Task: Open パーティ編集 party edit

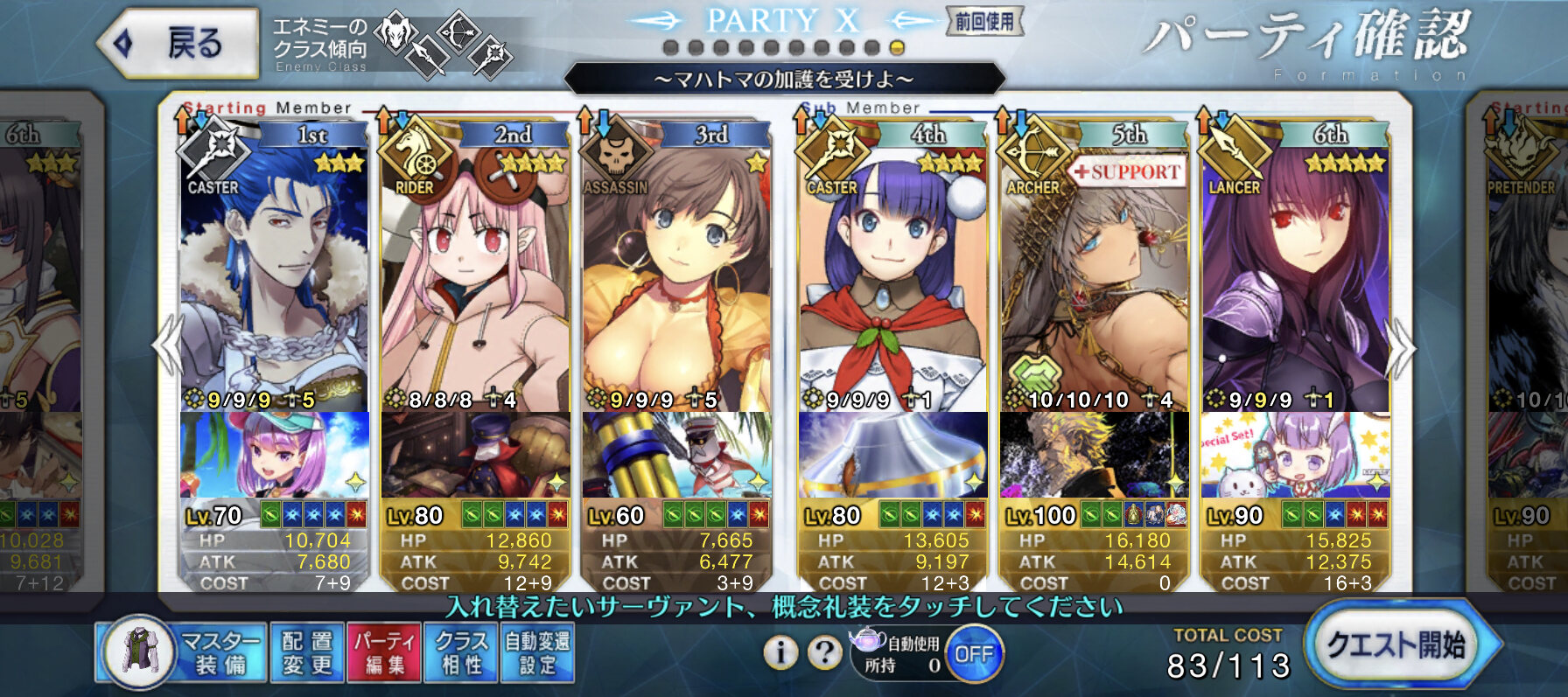Action: coord(384,652)
